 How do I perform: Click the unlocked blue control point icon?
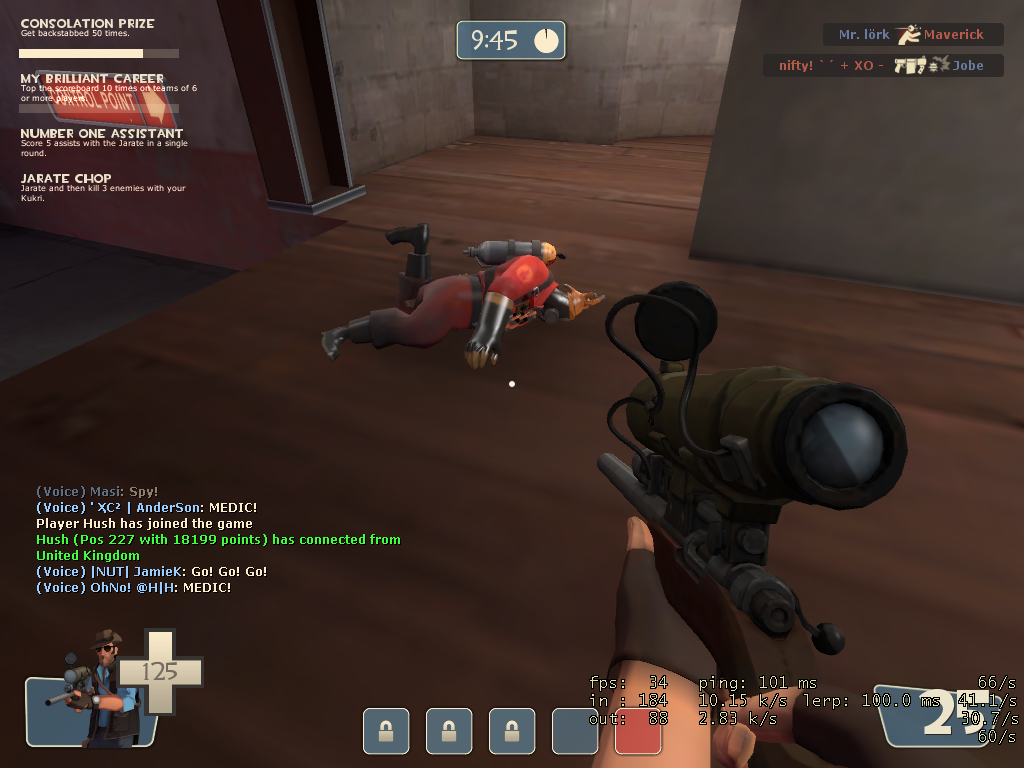pos(575,731)
